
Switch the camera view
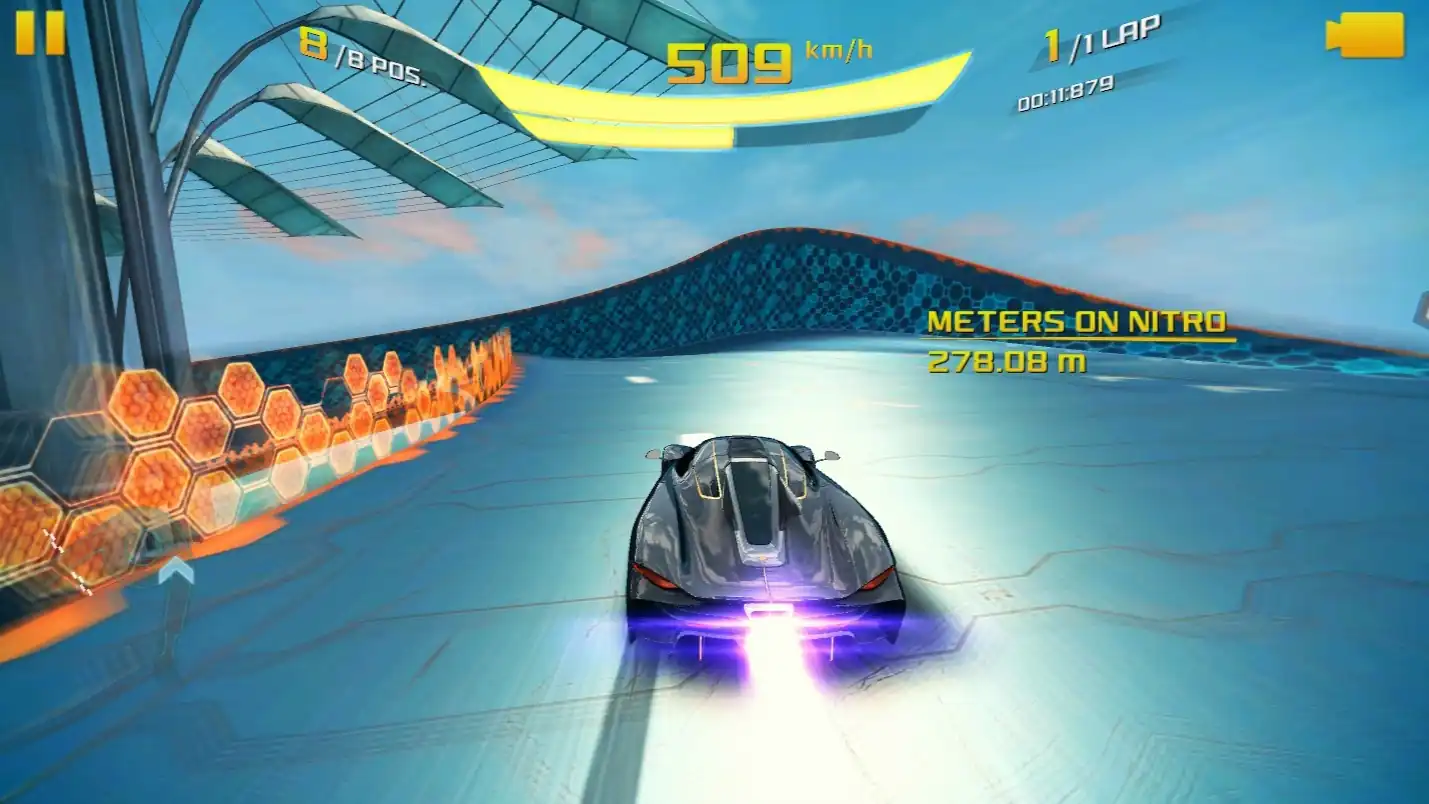click(x=1364, y=35)
